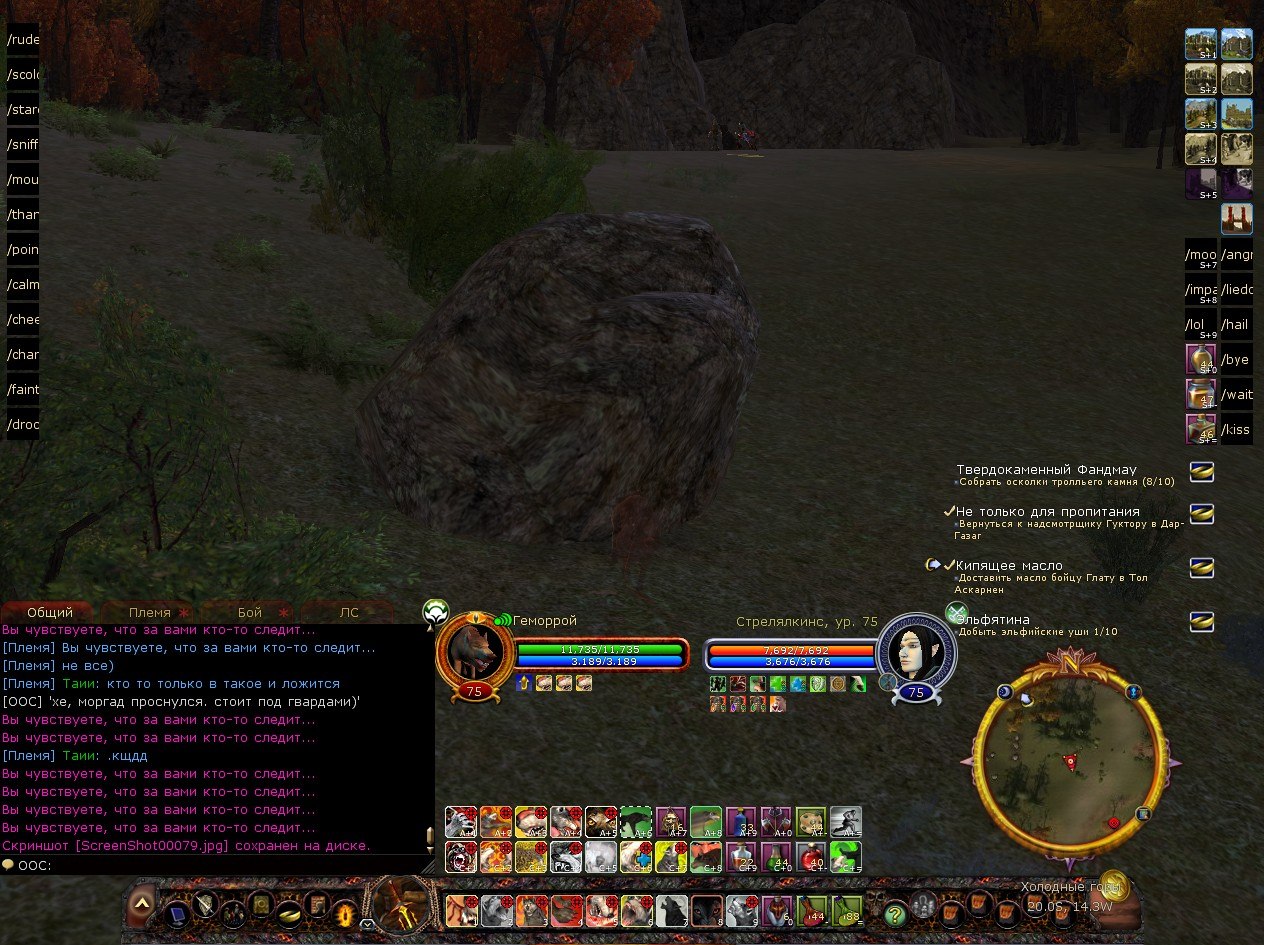Viewport: 1264px width, 945px height.
Task: Trigger the /rude emote shortcut
Action: (22, 41)
